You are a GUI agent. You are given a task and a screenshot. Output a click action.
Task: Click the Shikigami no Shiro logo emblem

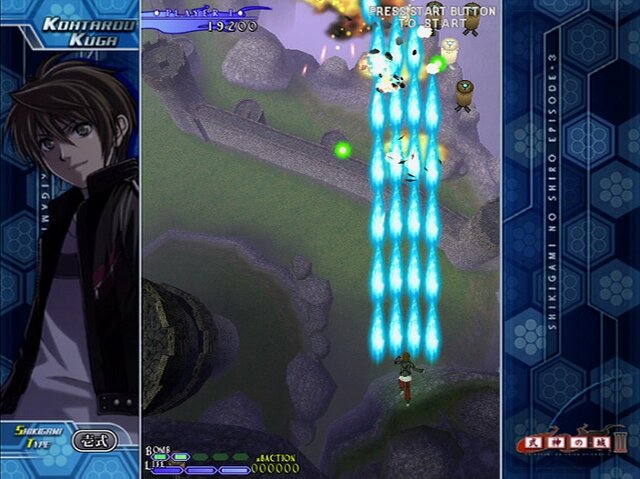pos(574,438)
